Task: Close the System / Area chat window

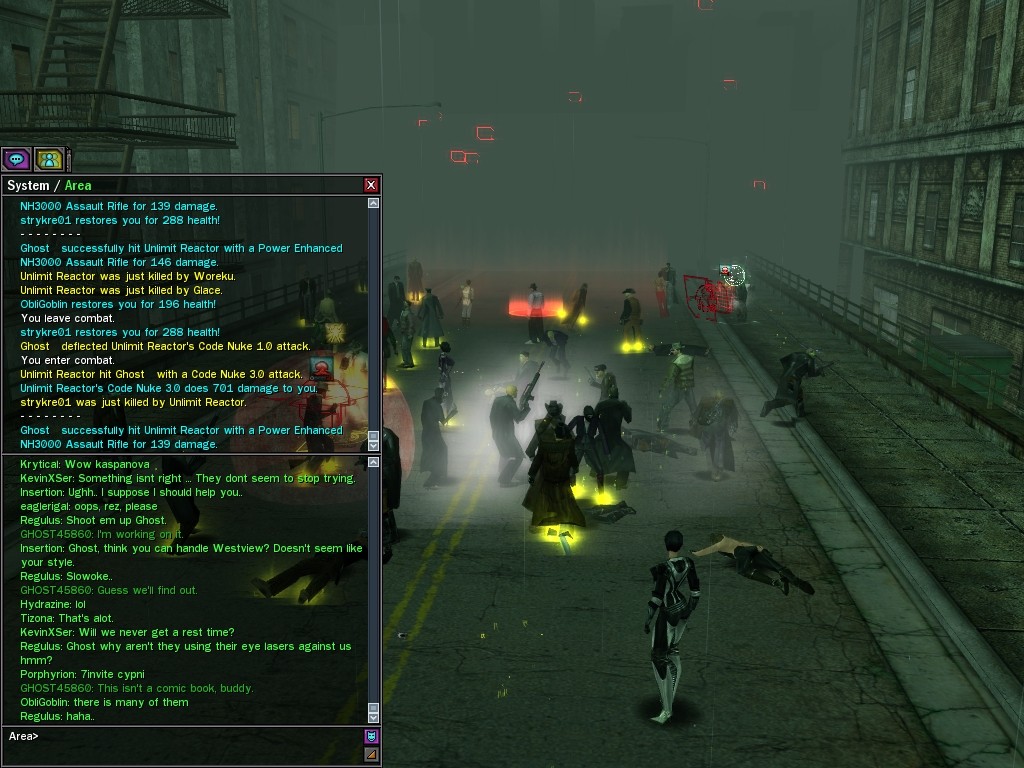Action: pyautogui.click(x=371, y=185)
